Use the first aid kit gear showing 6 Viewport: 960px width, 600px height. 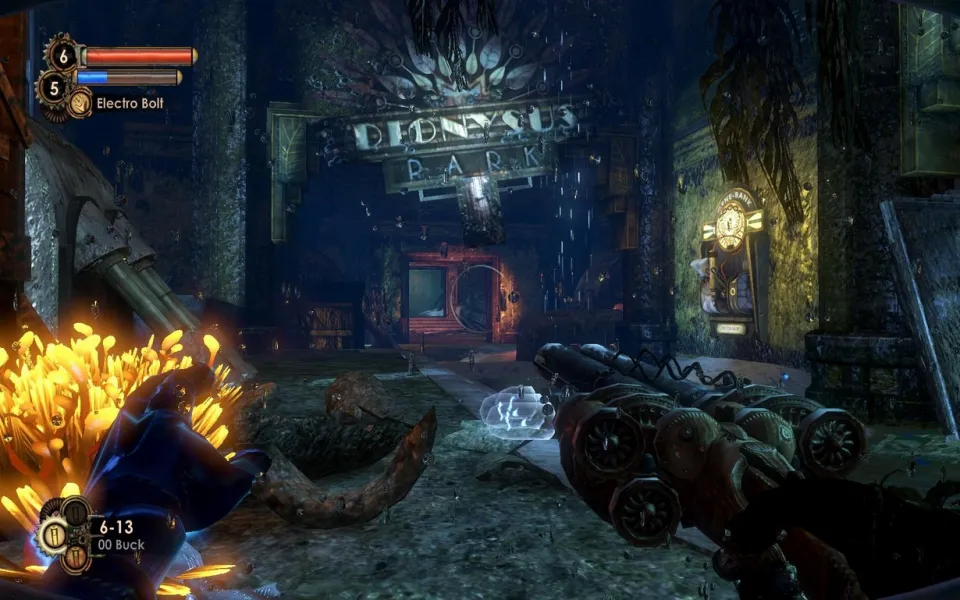tap(62, 56)
